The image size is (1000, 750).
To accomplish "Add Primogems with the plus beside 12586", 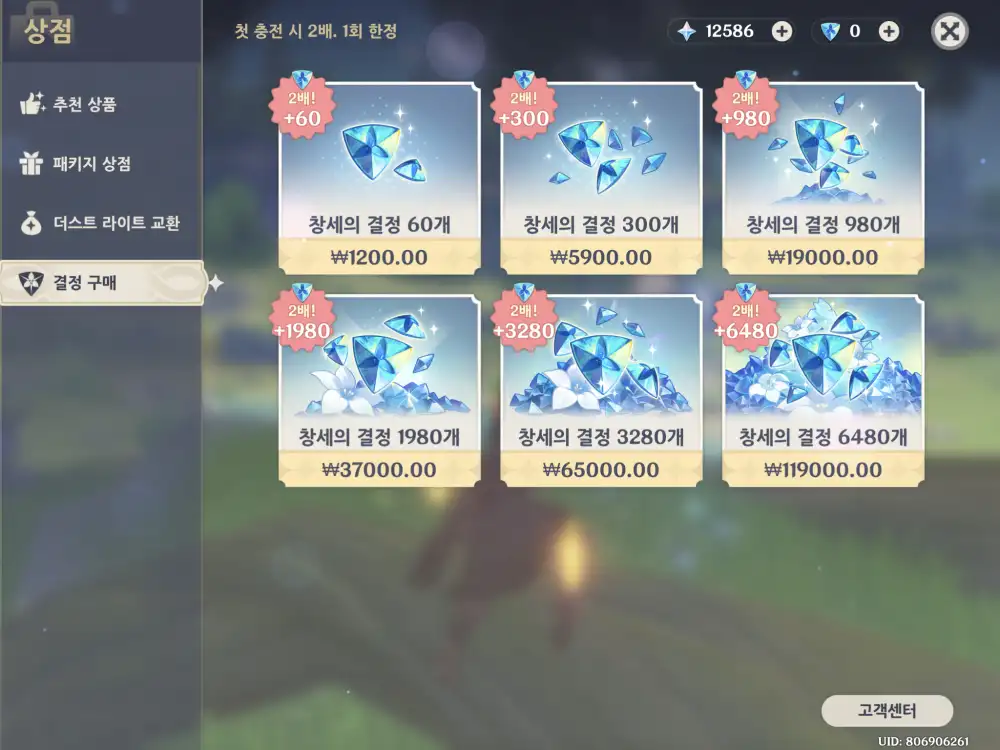I will (x=782, y=31).
